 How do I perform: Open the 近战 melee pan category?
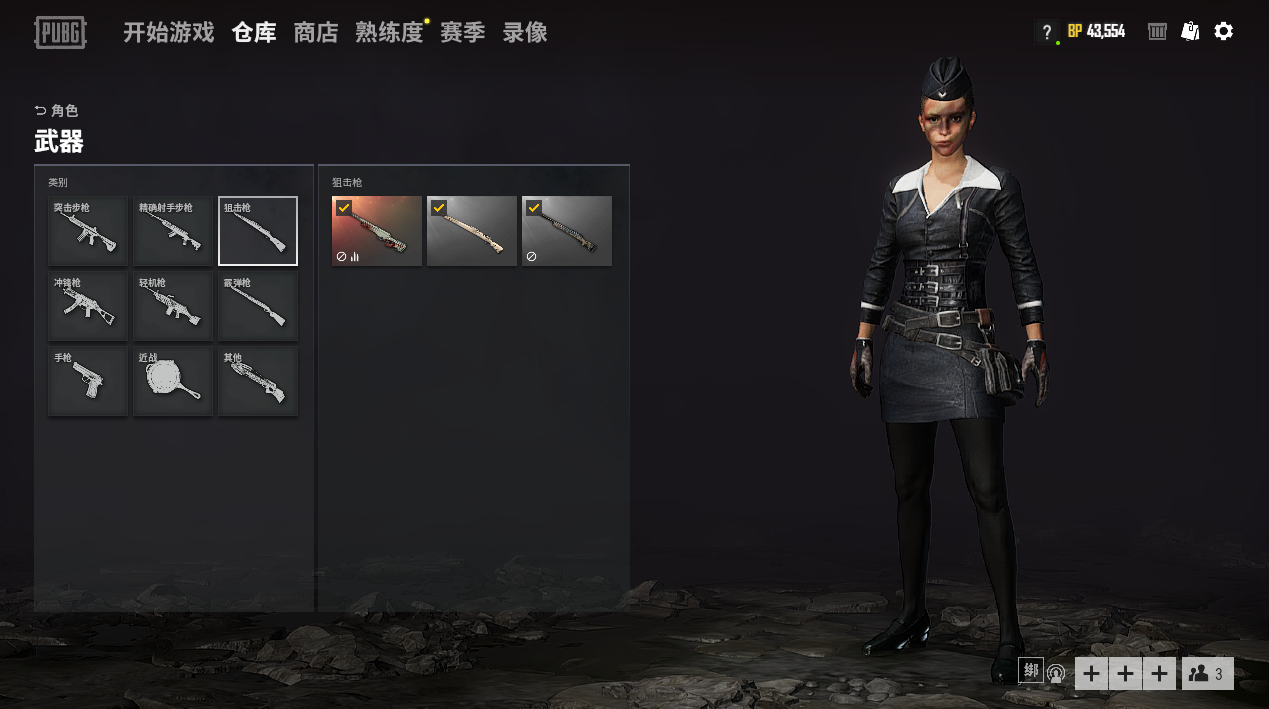coord(173,381)
